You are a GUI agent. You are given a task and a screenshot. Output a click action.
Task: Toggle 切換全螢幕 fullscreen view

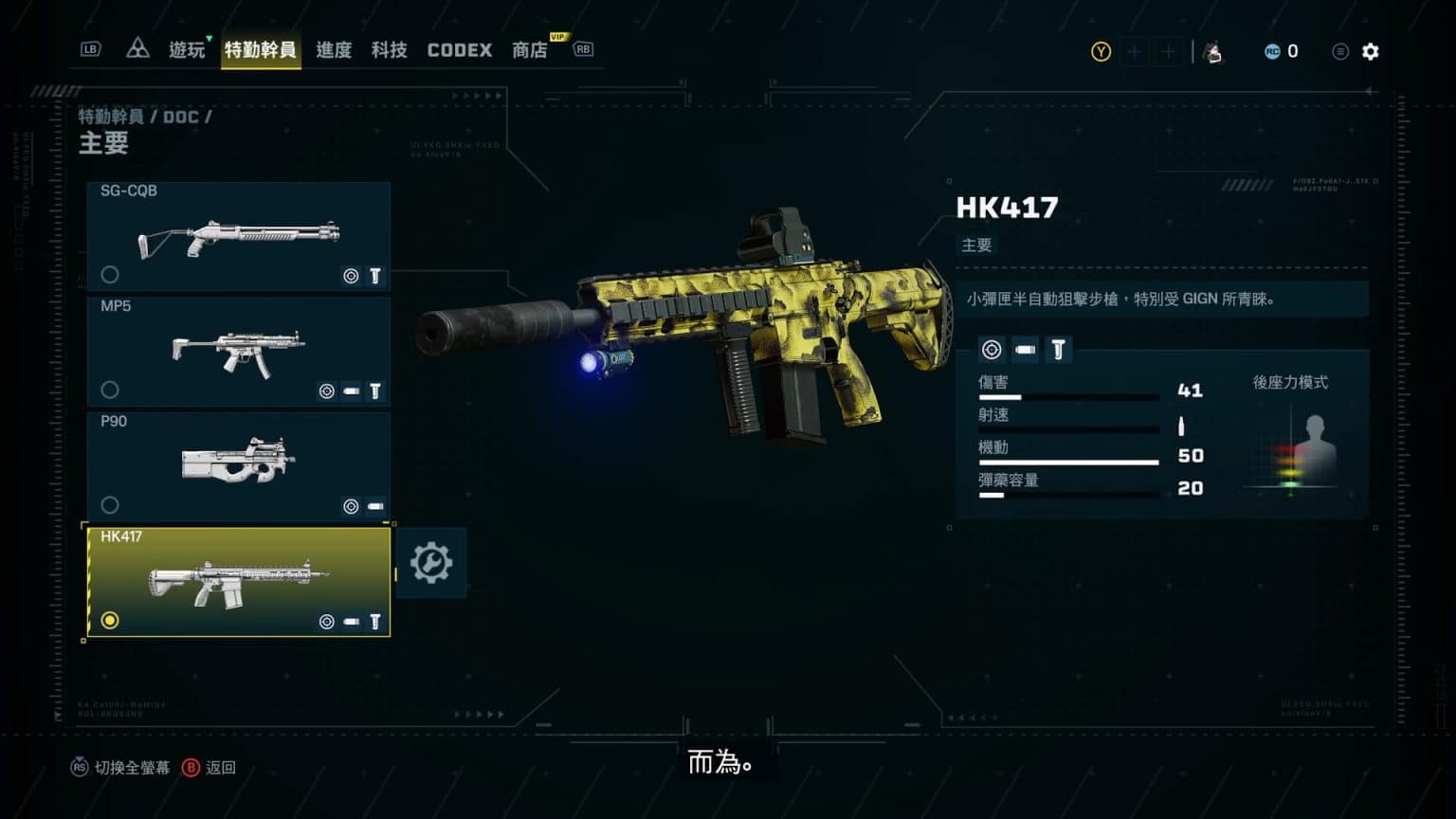coord(120,768)
